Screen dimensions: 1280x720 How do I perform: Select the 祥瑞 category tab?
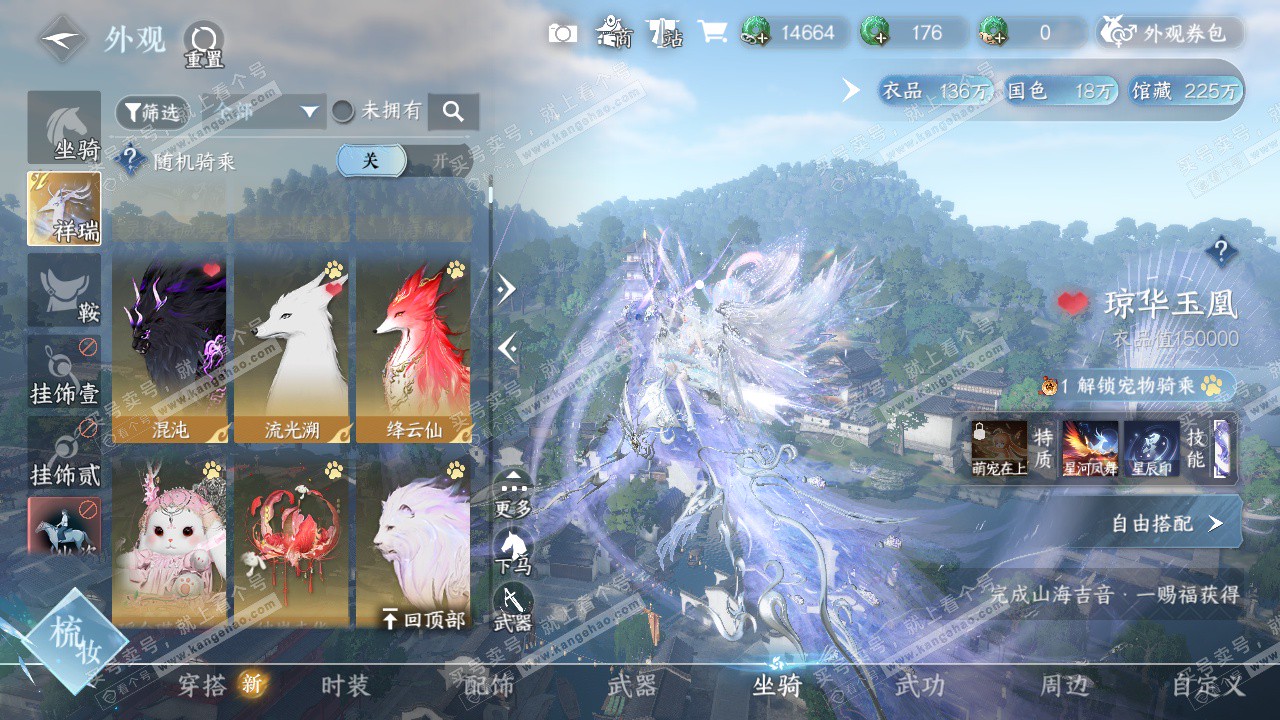point(64,209)
